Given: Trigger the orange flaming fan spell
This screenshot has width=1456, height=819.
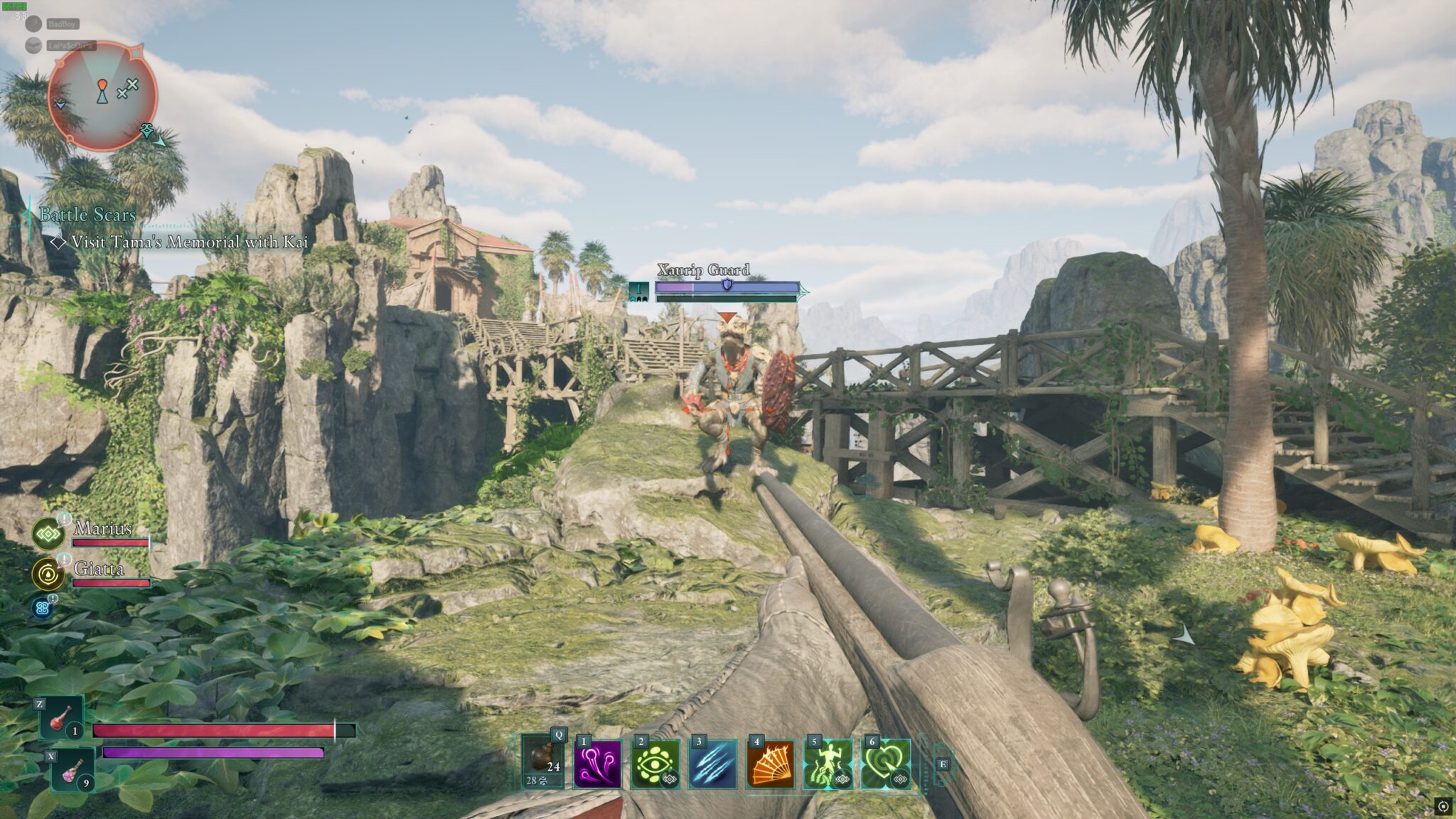Looking at the screenshot, I should (x=770, y=764).
